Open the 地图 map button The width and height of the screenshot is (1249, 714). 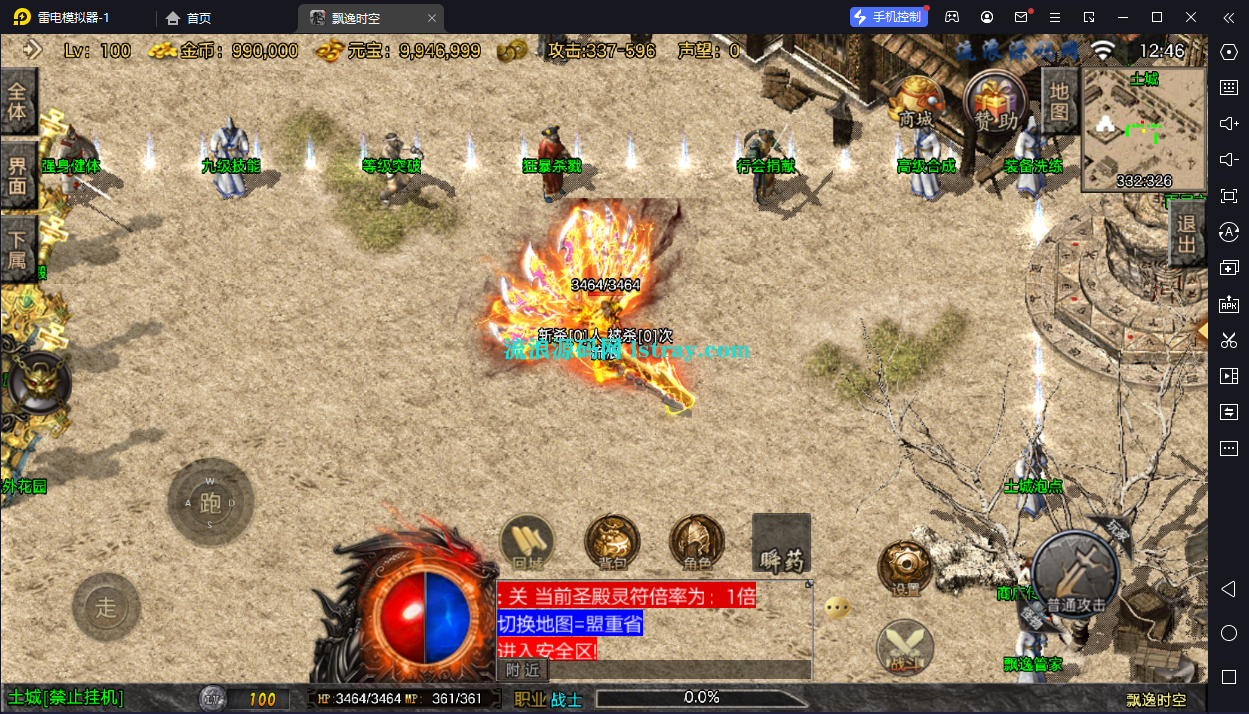pos(1059,101)
